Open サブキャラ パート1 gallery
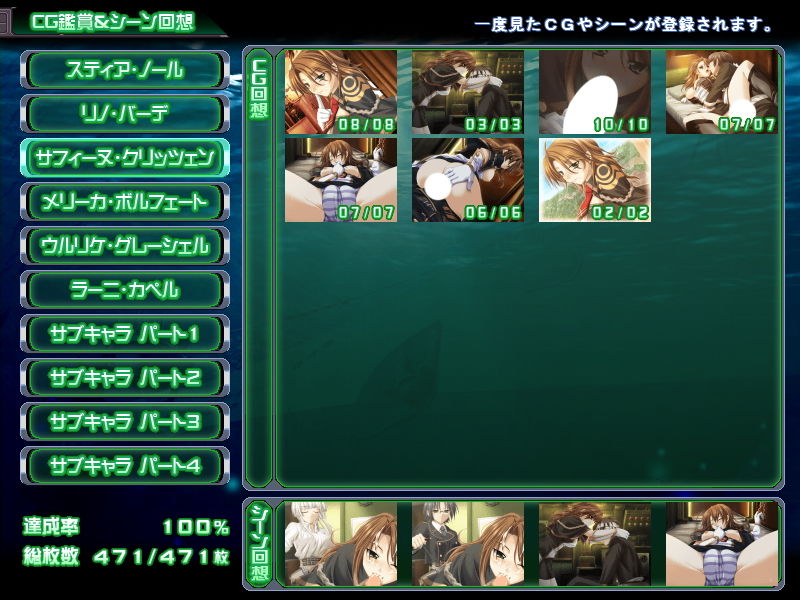Viewport: 800px width, 600px height. [x=125, y=334]
